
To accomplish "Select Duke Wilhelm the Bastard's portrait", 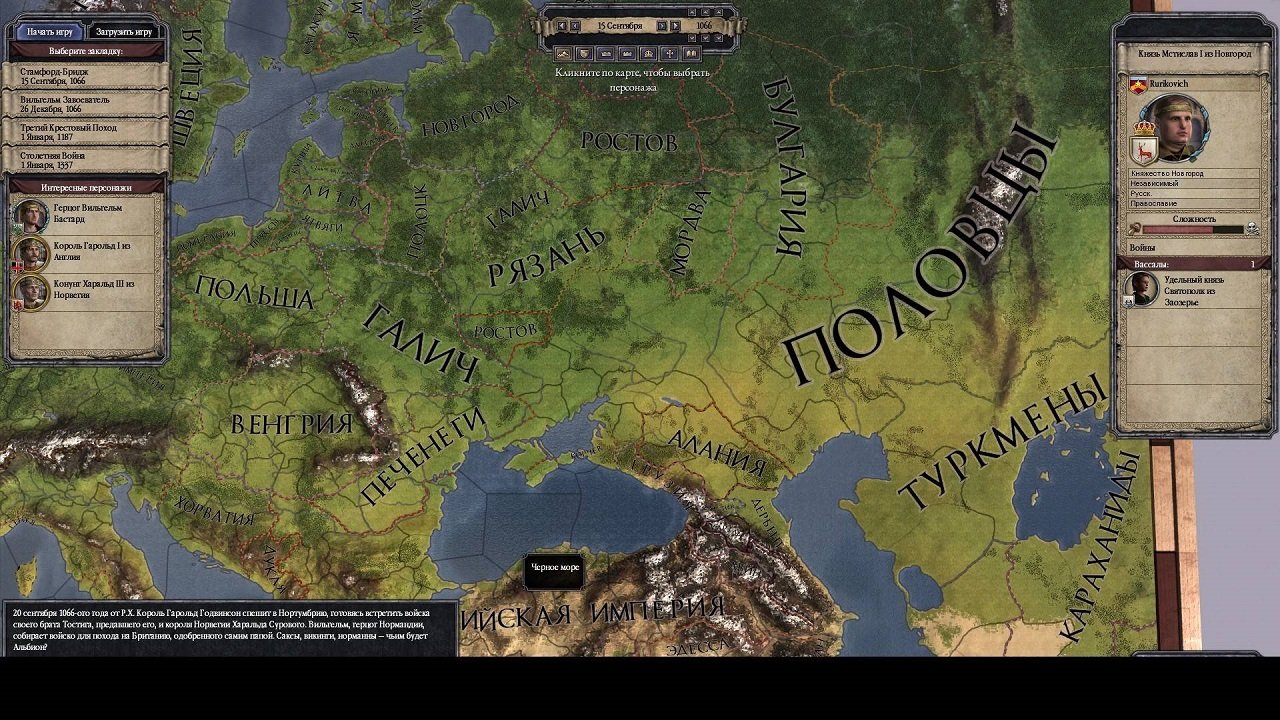I will [30, 215].
